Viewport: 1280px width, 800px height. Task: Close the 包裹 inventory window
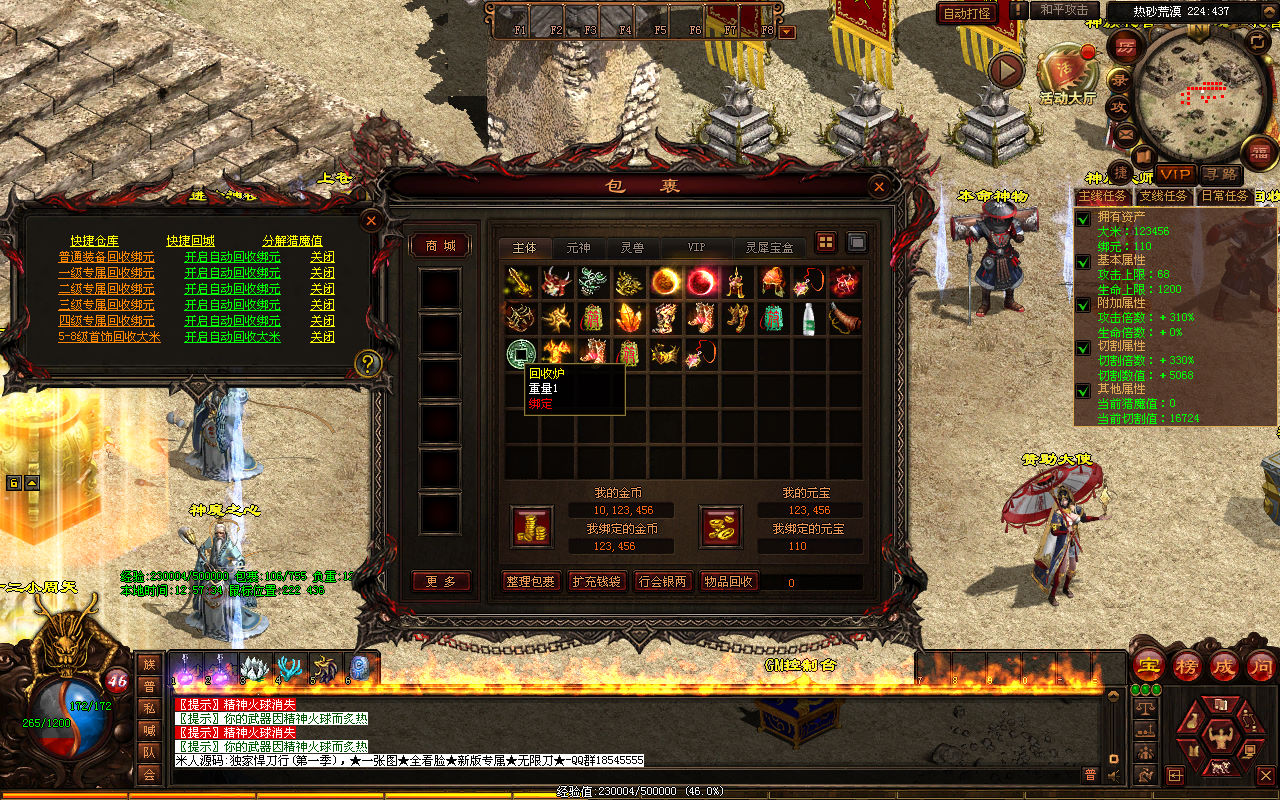click(878, 187)
